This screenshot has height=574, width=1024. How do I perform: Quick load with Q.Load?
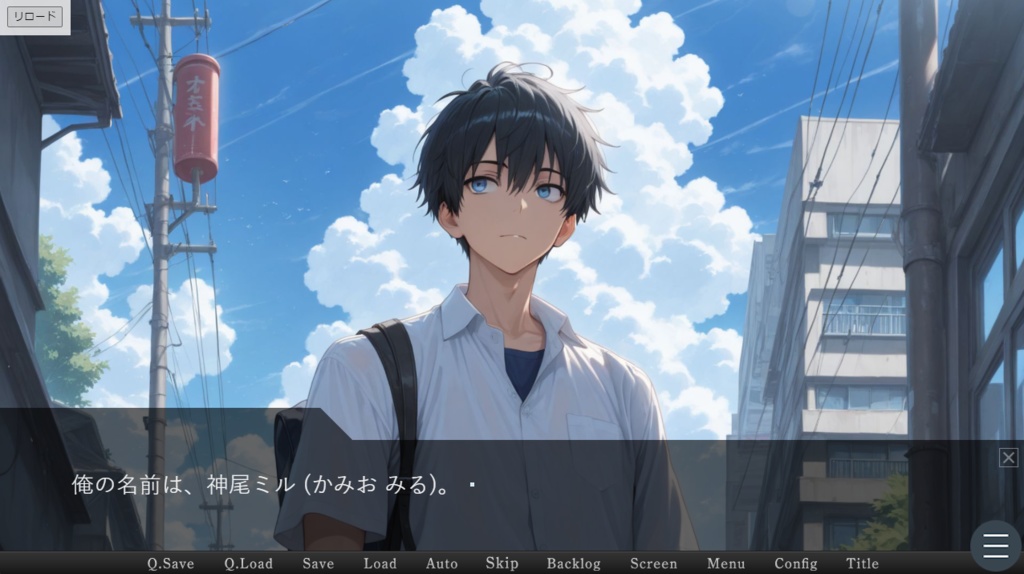(248, 563)
